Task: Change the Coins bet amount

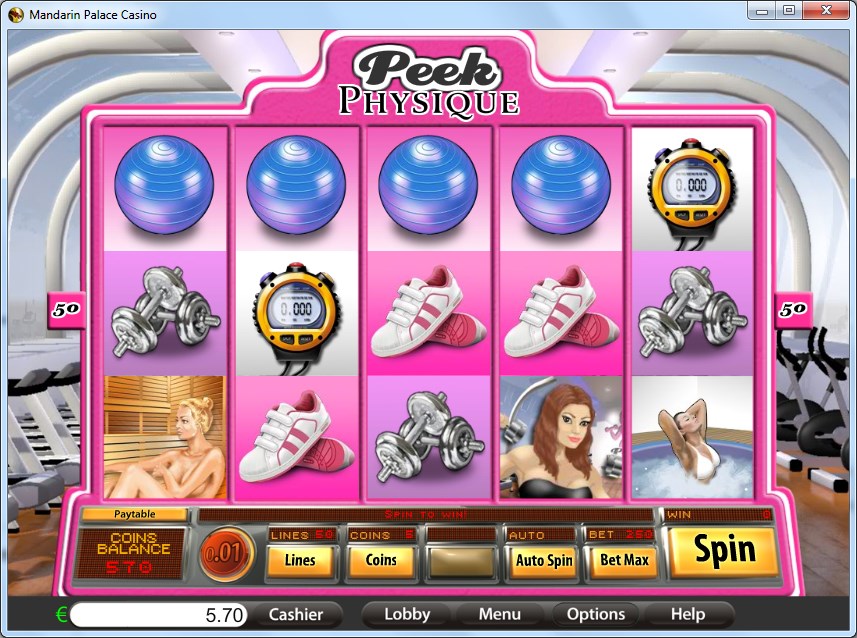Action: [381, 560]
